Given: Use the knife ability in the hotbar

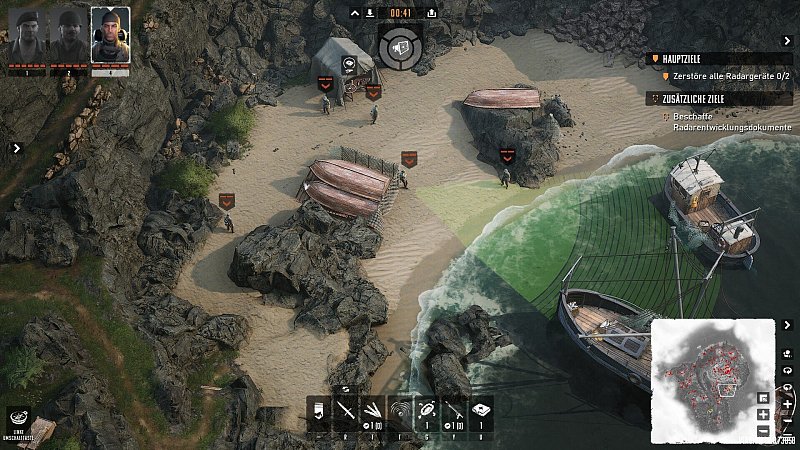Looking at the screenshot, I should (346, 410).
